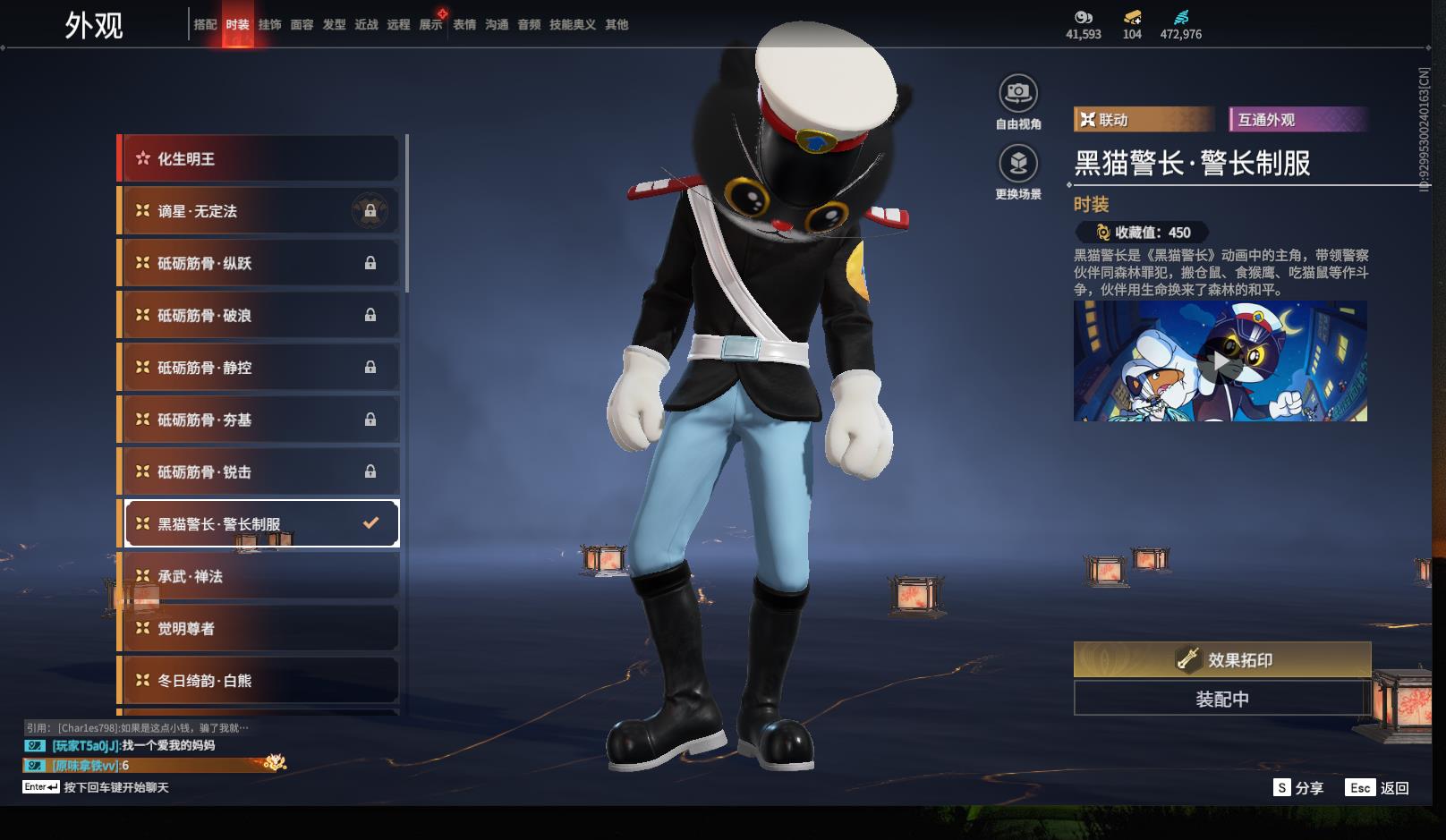1446x840 pixels.
Task: Play the Black Cat Detective preview video
Action: [x=1221, y=361]
